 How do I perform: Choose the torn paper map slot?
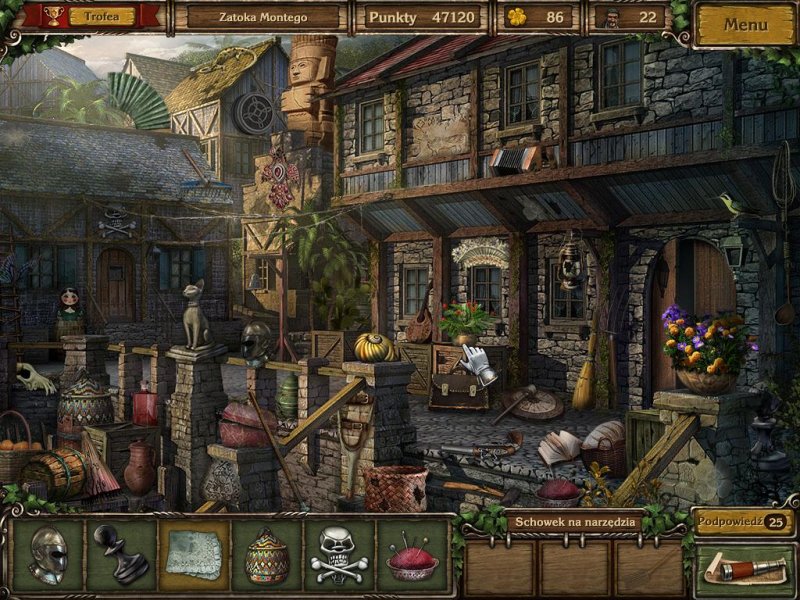coord(194,553)
